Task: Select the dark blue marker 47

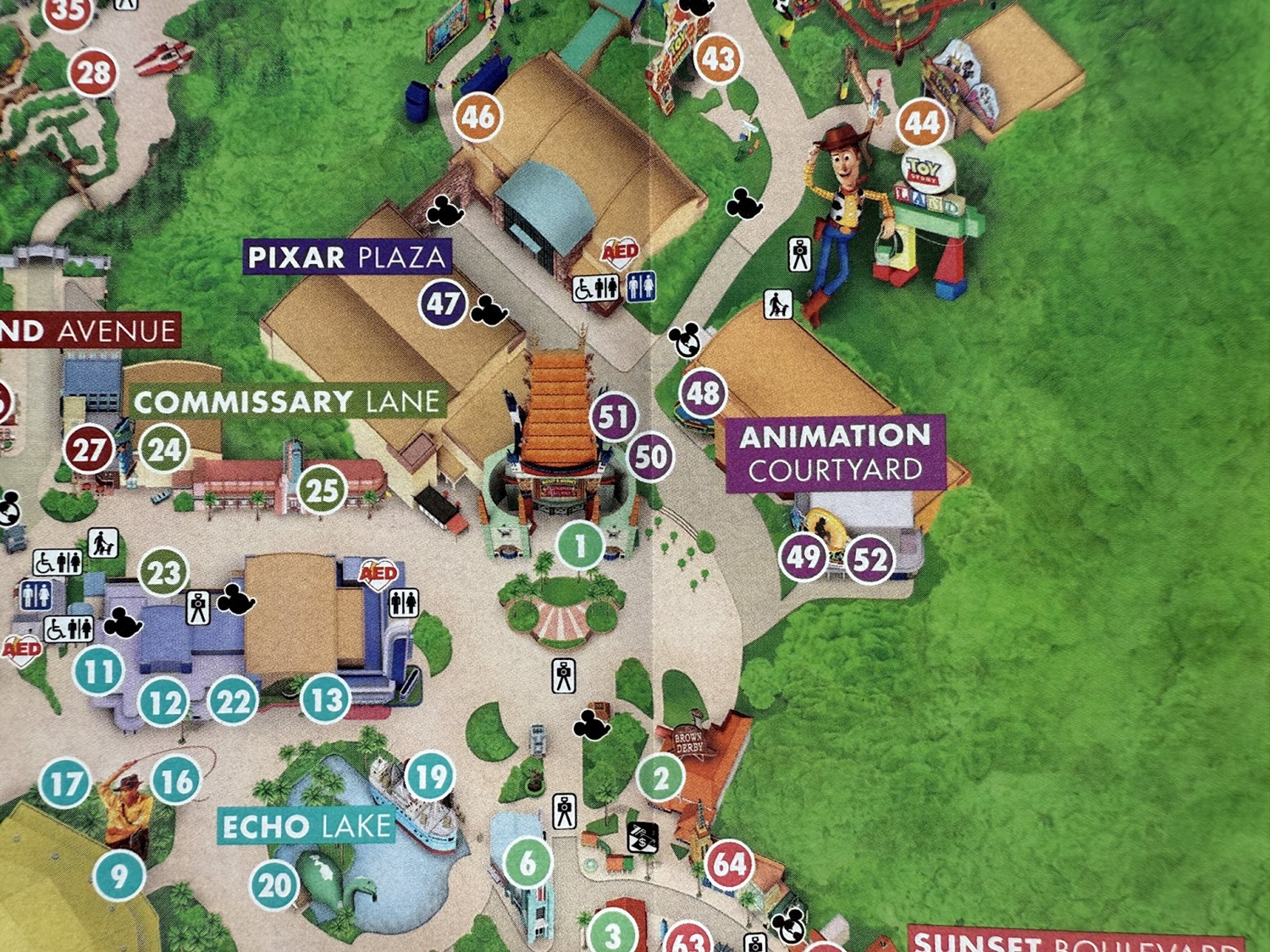Action: coord(443,304)
